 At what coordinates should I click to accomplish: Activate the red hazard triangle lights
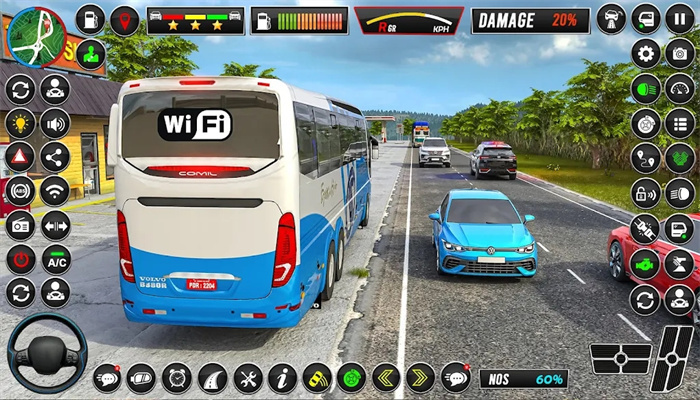20,157
